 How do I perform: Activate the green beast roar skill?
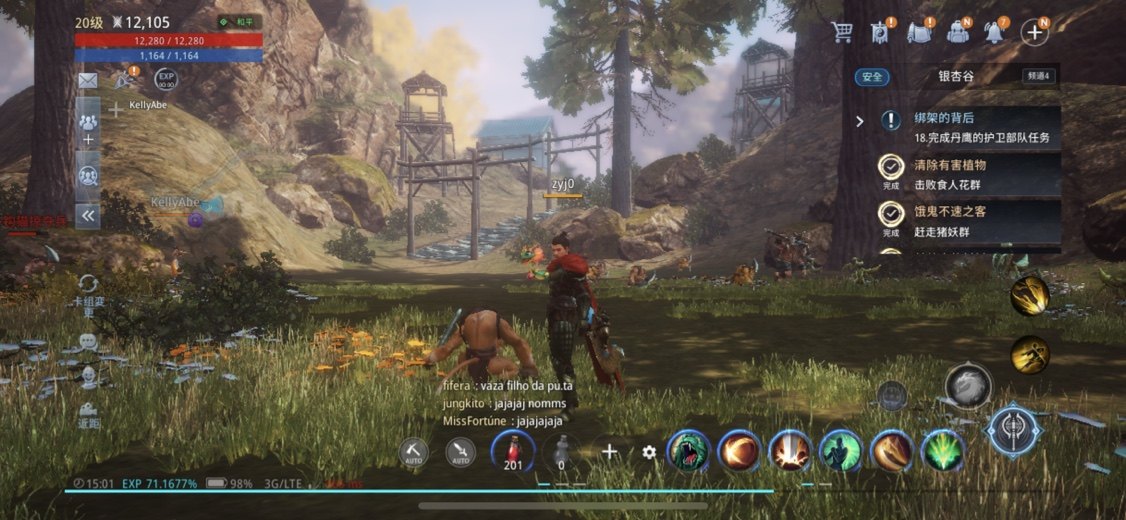688,451
